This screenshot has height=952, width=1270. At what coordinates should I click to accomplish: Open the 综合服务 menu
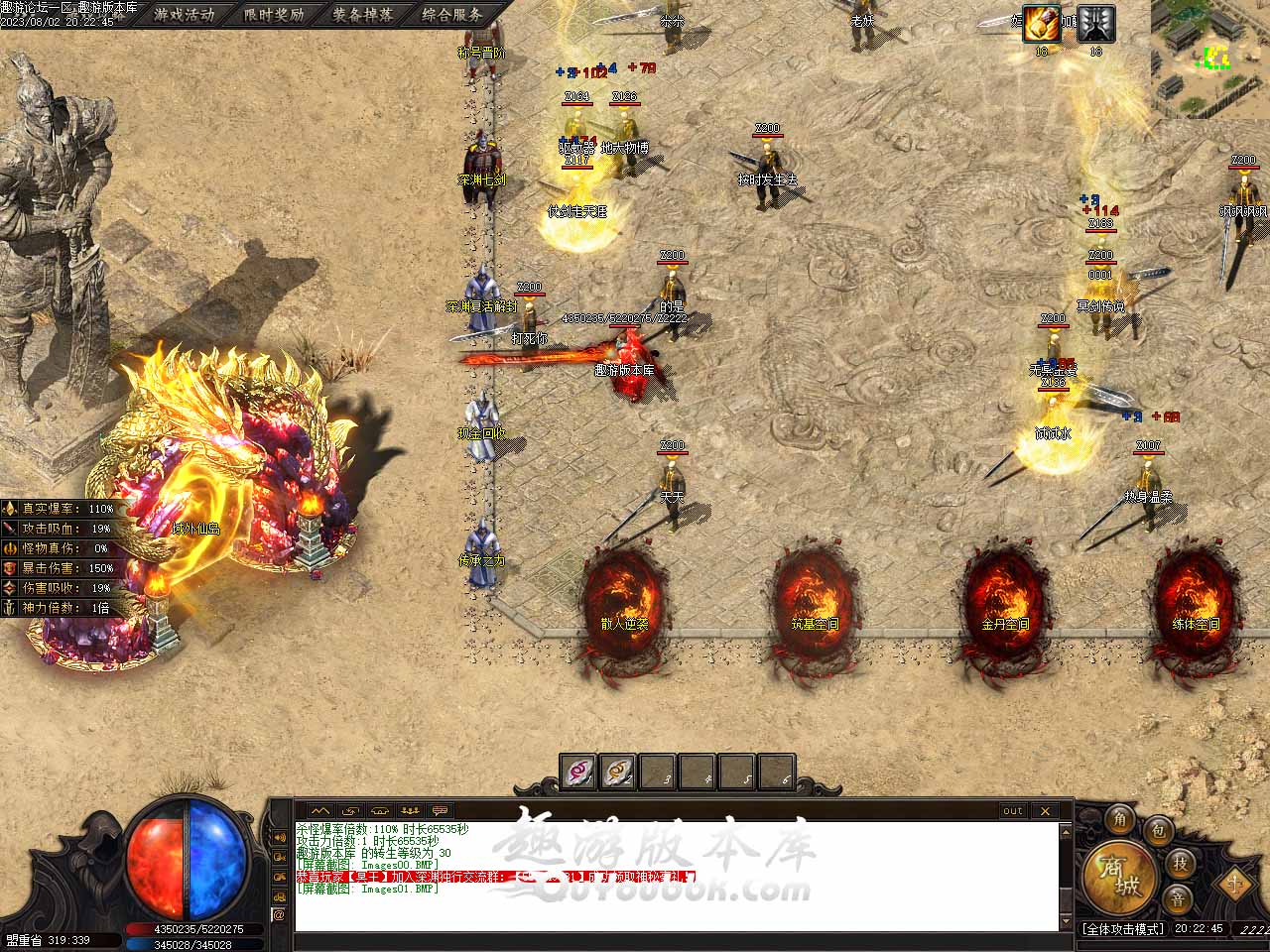click(x=451, y=14)
